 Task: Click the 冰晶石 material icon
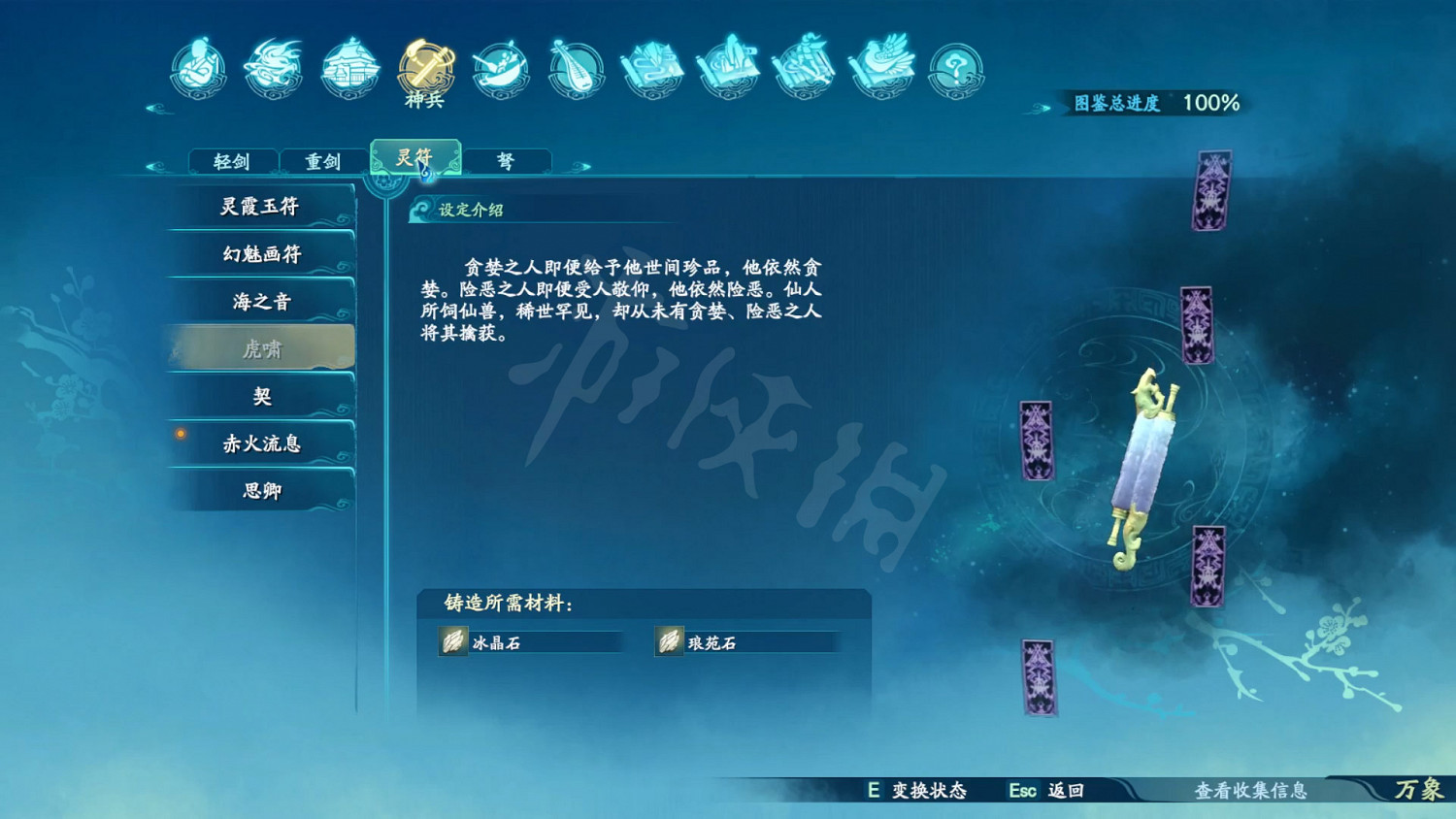point(450,641)
